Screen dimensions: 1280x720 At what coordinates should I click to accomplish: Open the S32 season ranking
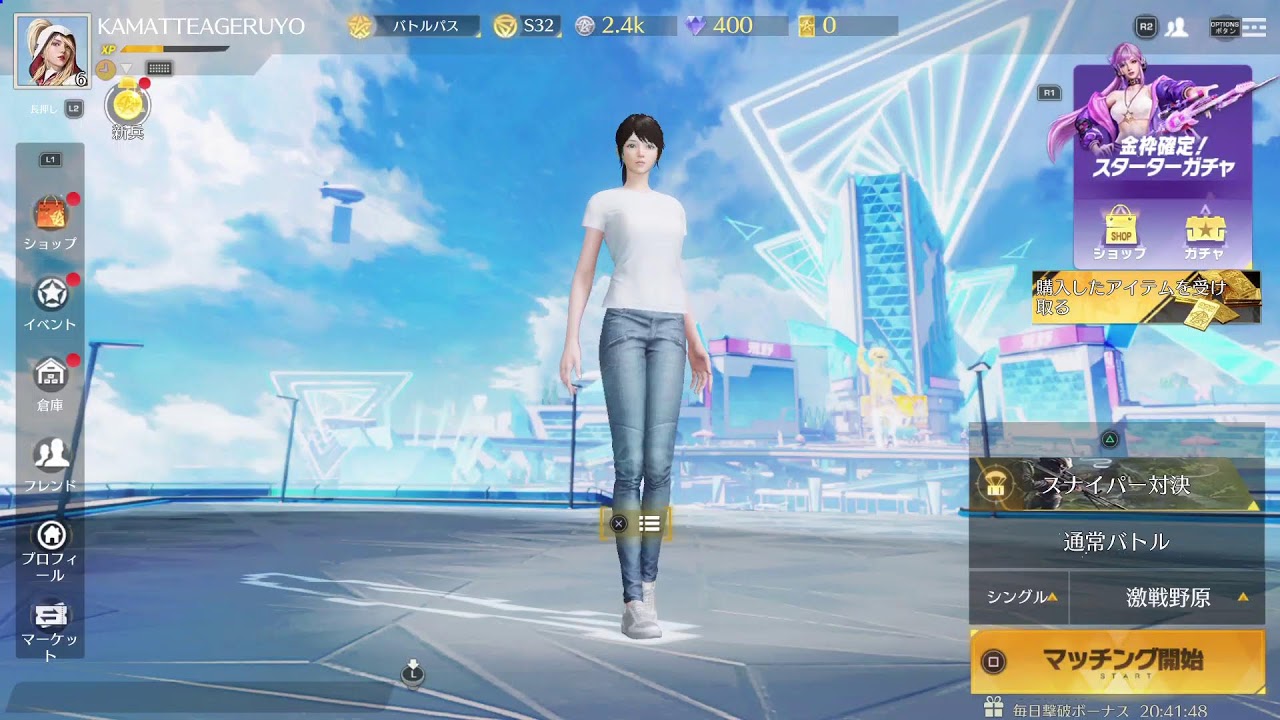(525, 26)
